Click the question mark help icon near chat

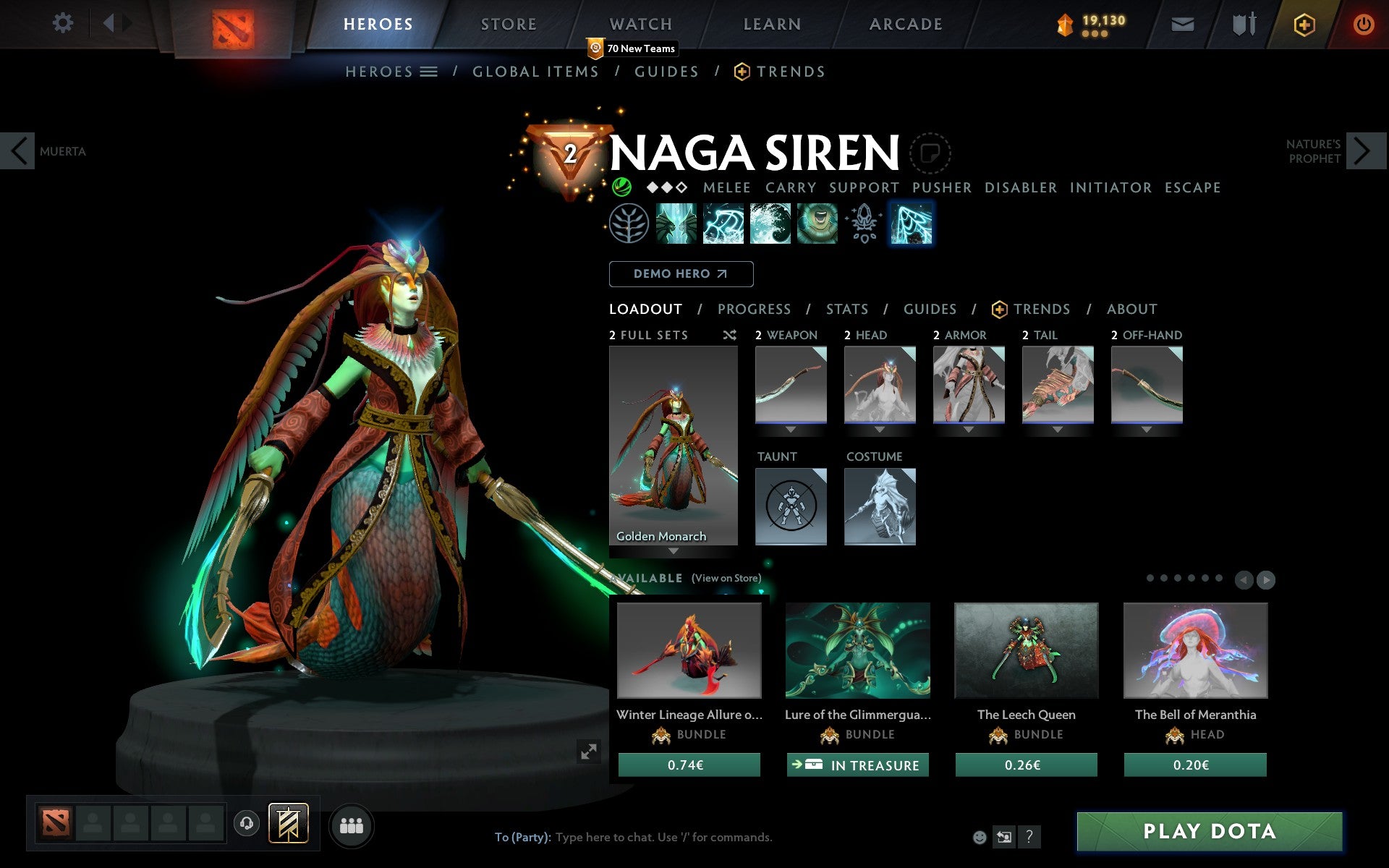(1029, 838)
